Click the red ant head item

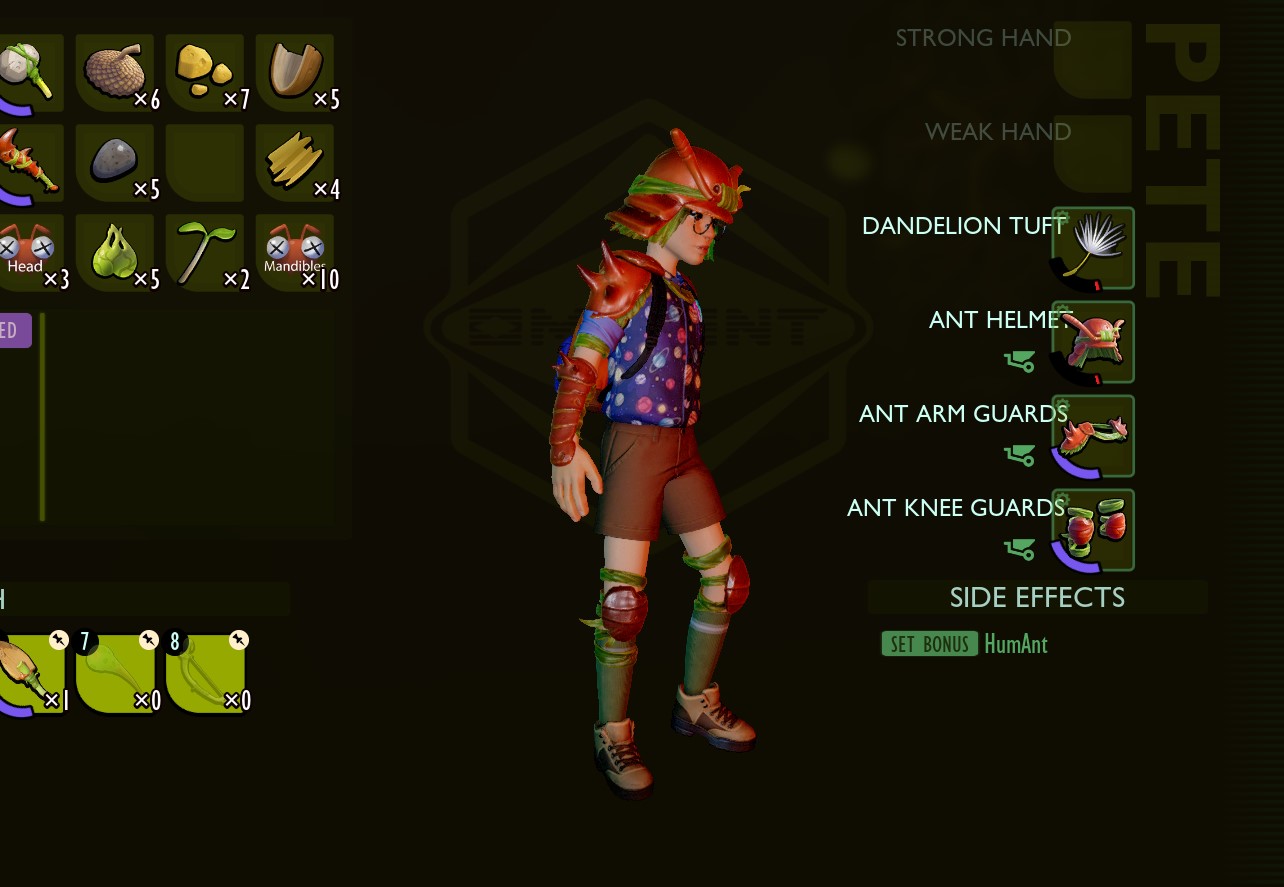[30, 252]
